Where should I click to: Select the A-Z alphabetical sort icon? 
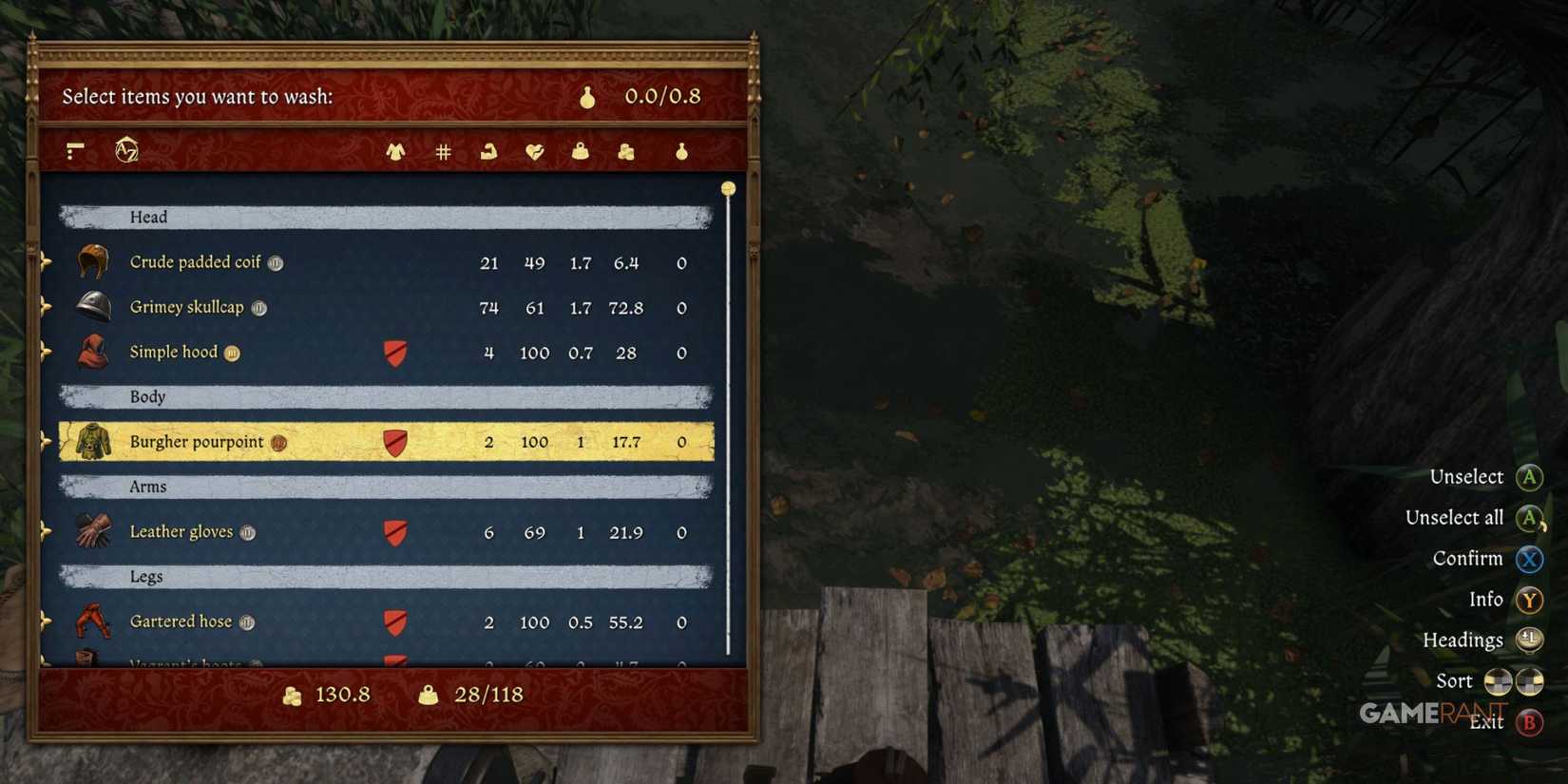point(124,150)
